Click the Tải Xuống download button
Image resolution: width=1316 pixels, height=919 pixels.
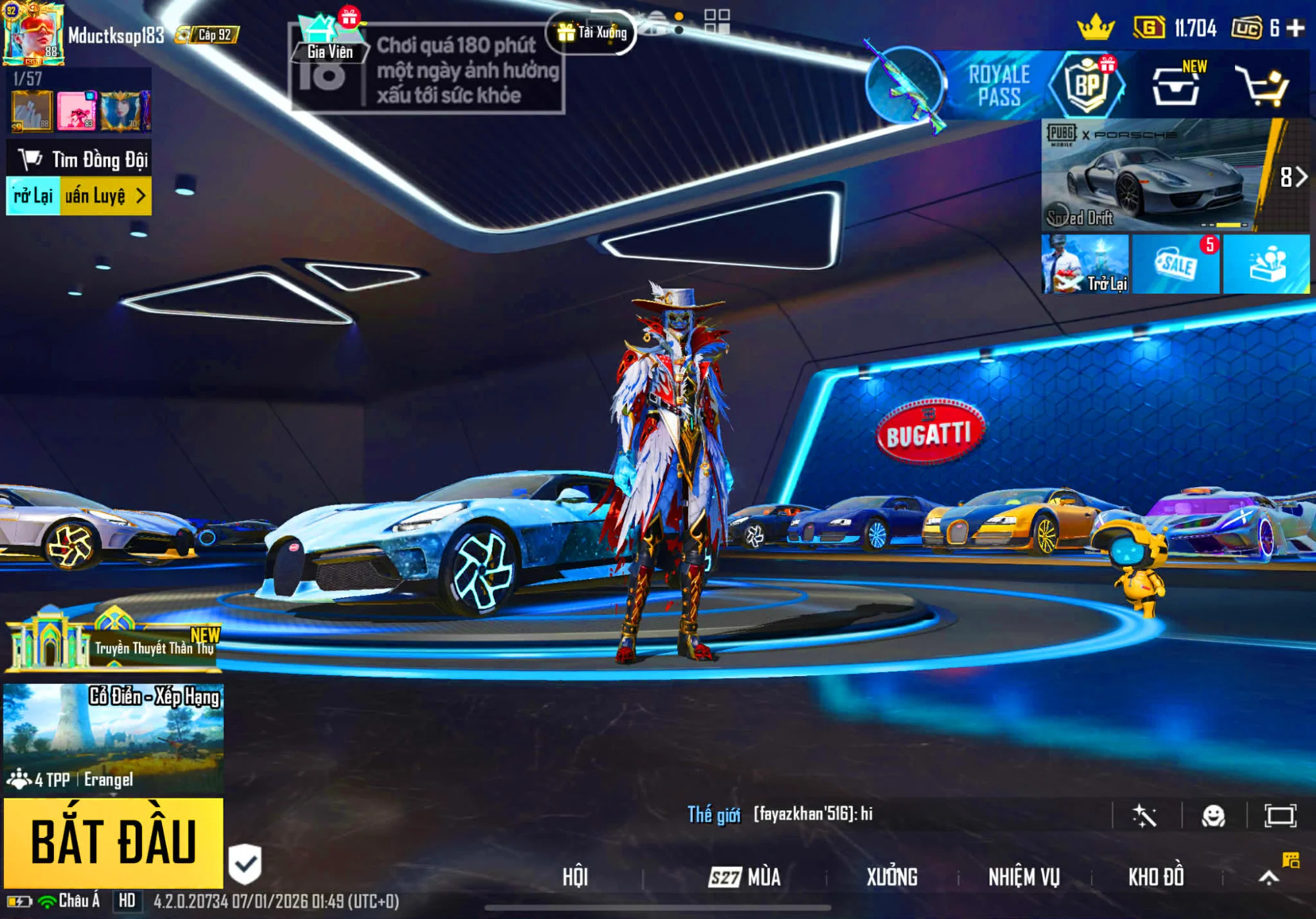[x=592, y=32]
